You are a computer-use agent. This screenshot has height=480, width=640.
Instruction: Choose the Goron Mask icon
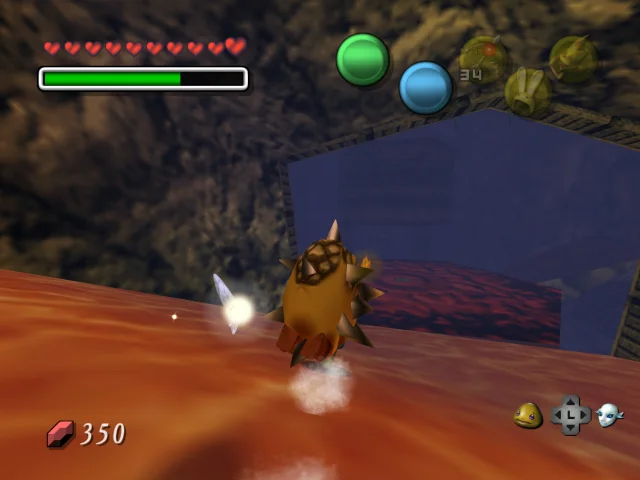tap(528, 415)
